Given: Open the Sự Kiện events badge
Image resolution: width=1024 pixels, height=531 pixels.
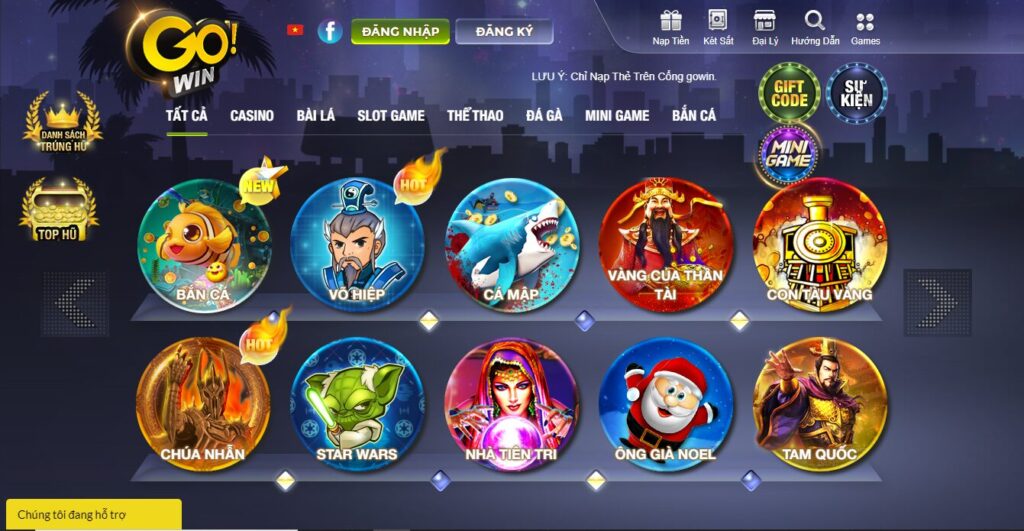Looking at the screenshot, I should pyautogui.click(x=856, y=94).
